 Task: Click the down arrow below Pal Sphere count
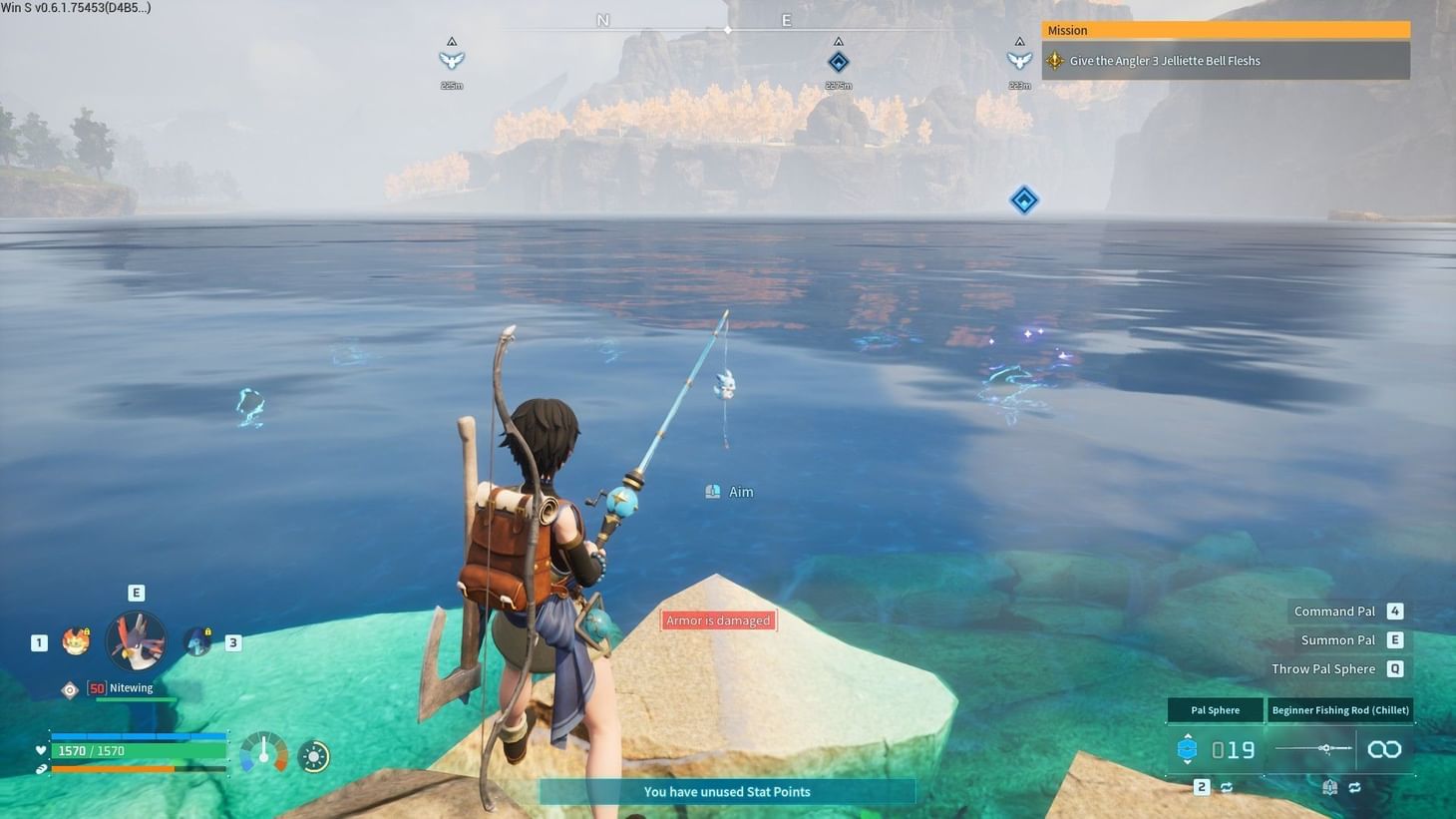tap(1188, 763)
